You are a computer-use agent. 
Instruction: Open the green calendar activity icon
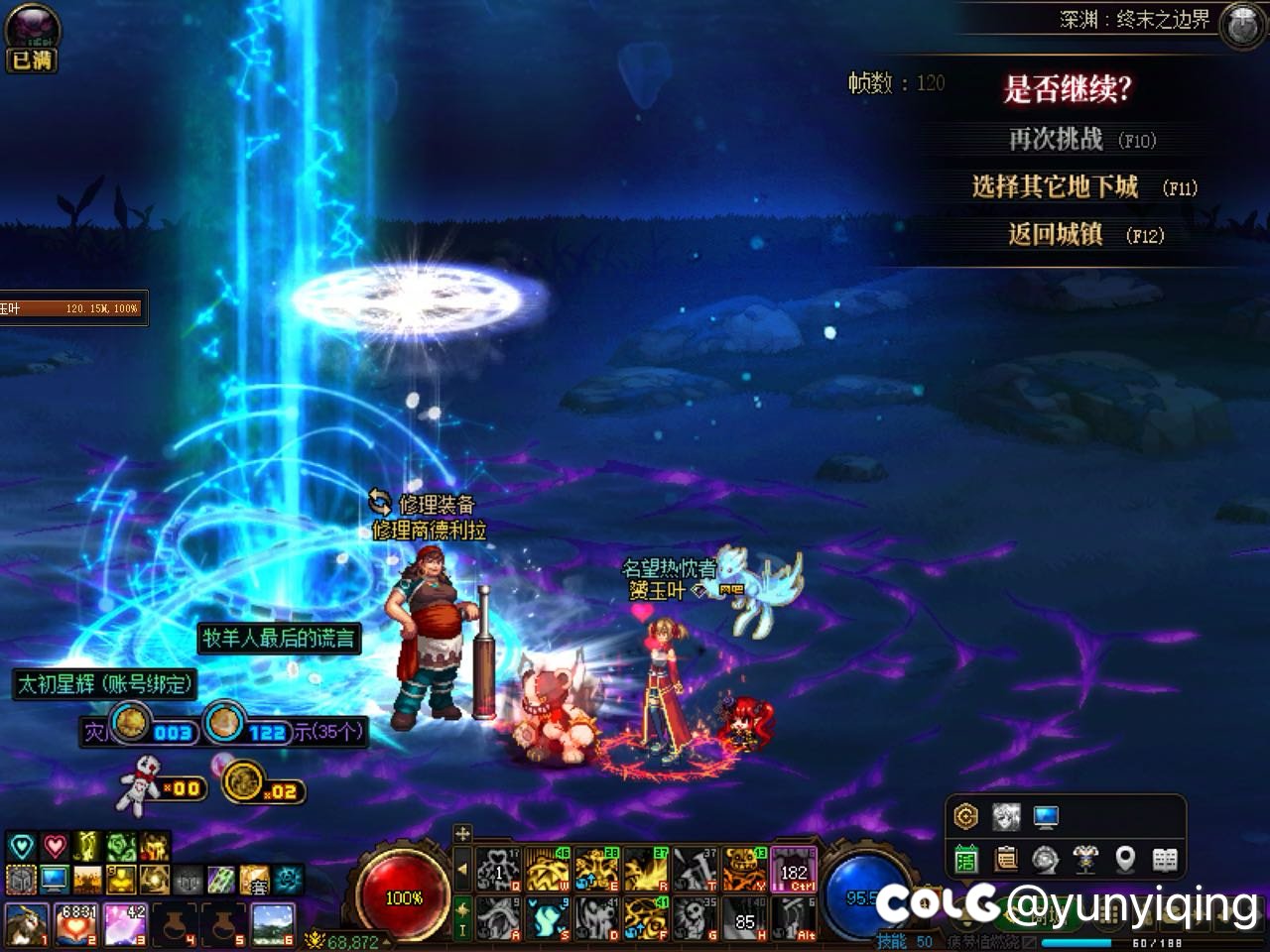coord(965,859)
